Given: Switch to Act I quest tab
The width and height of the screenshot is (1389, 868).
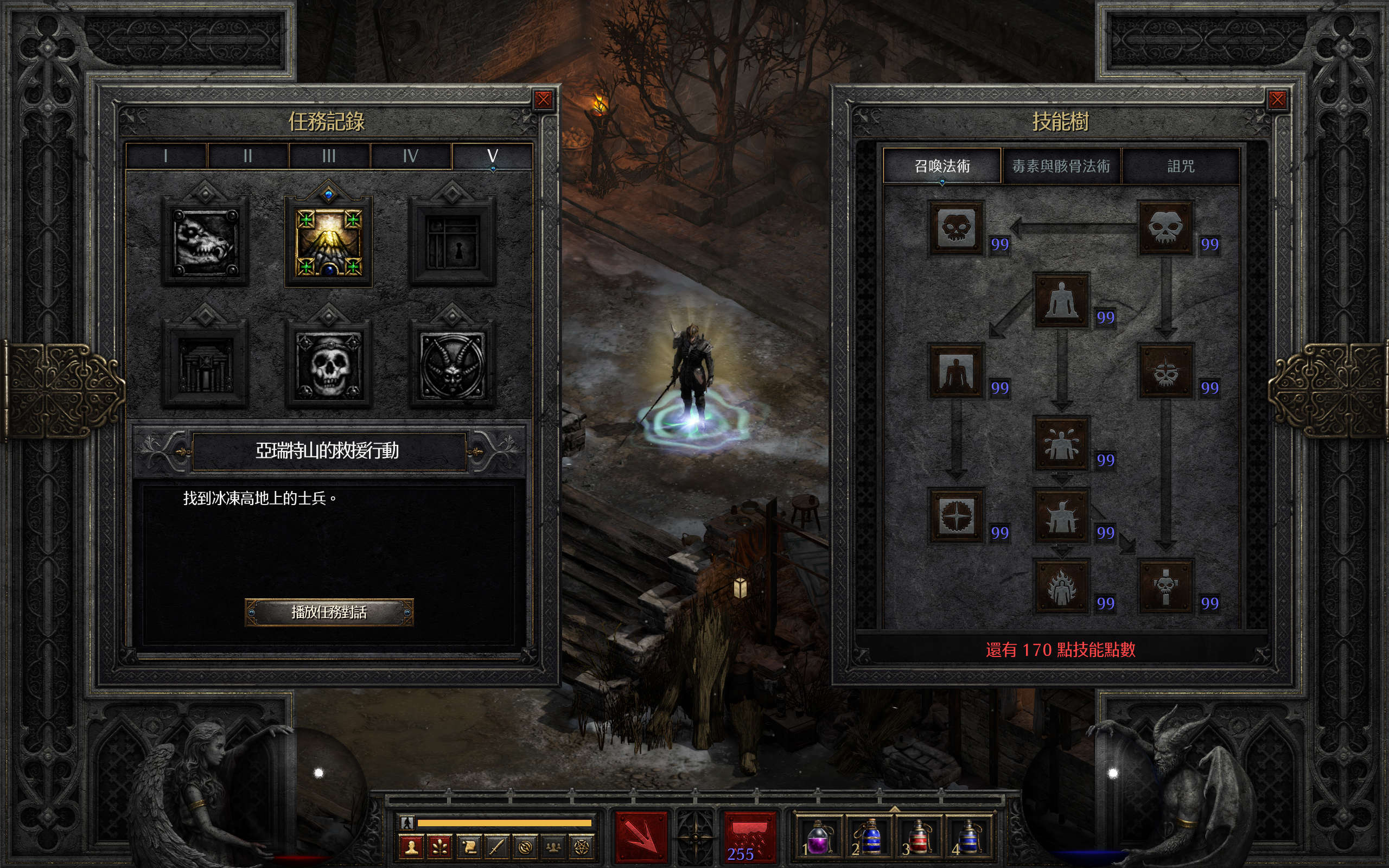Looking at the screenshot, I should [166, 156].
